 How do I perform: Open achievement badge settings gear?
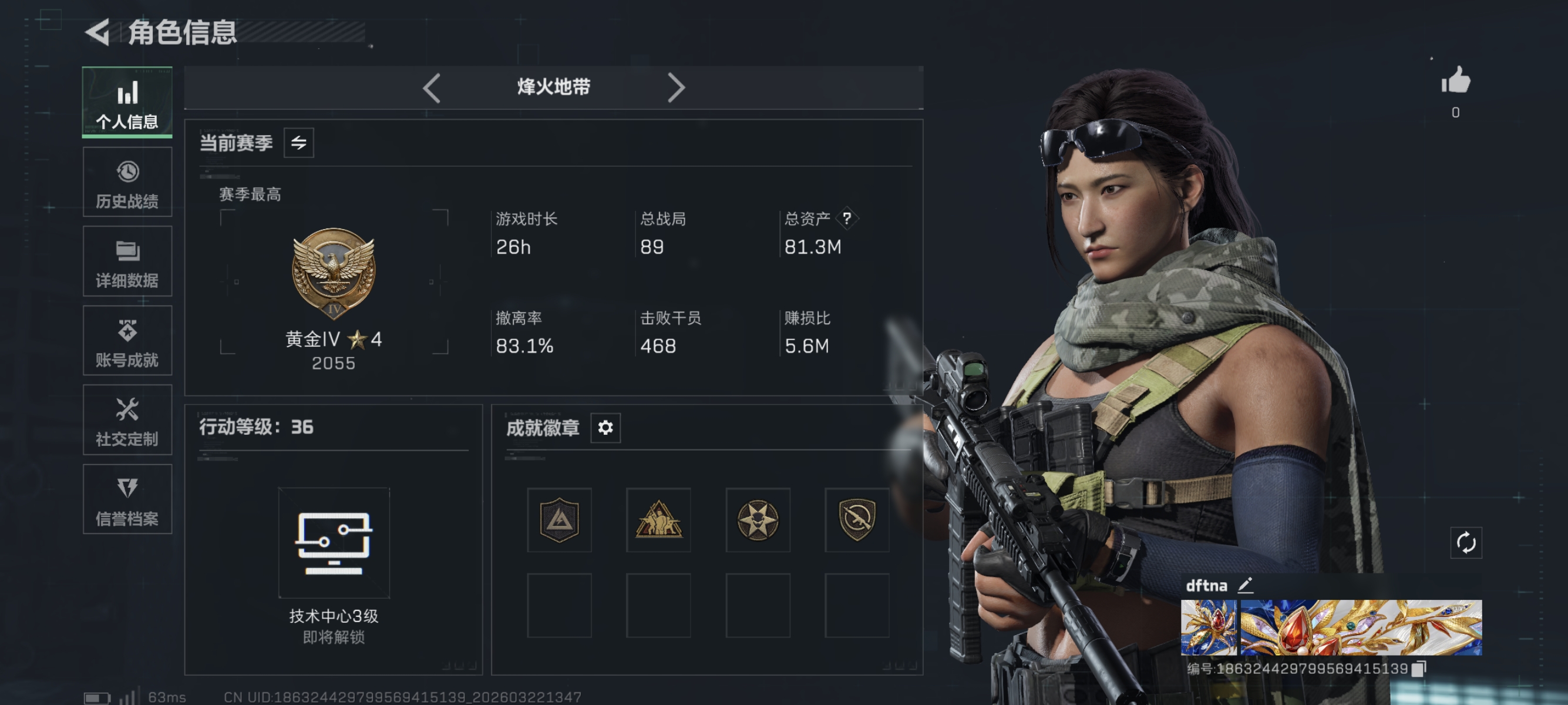pos(604,428)
